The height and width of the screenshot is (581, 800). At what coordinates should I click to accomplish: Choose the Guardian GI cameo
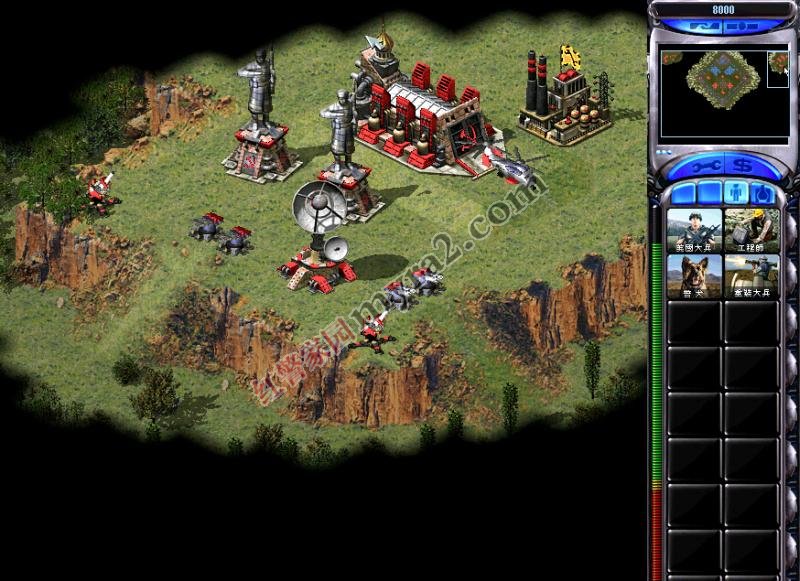[751, 278]
